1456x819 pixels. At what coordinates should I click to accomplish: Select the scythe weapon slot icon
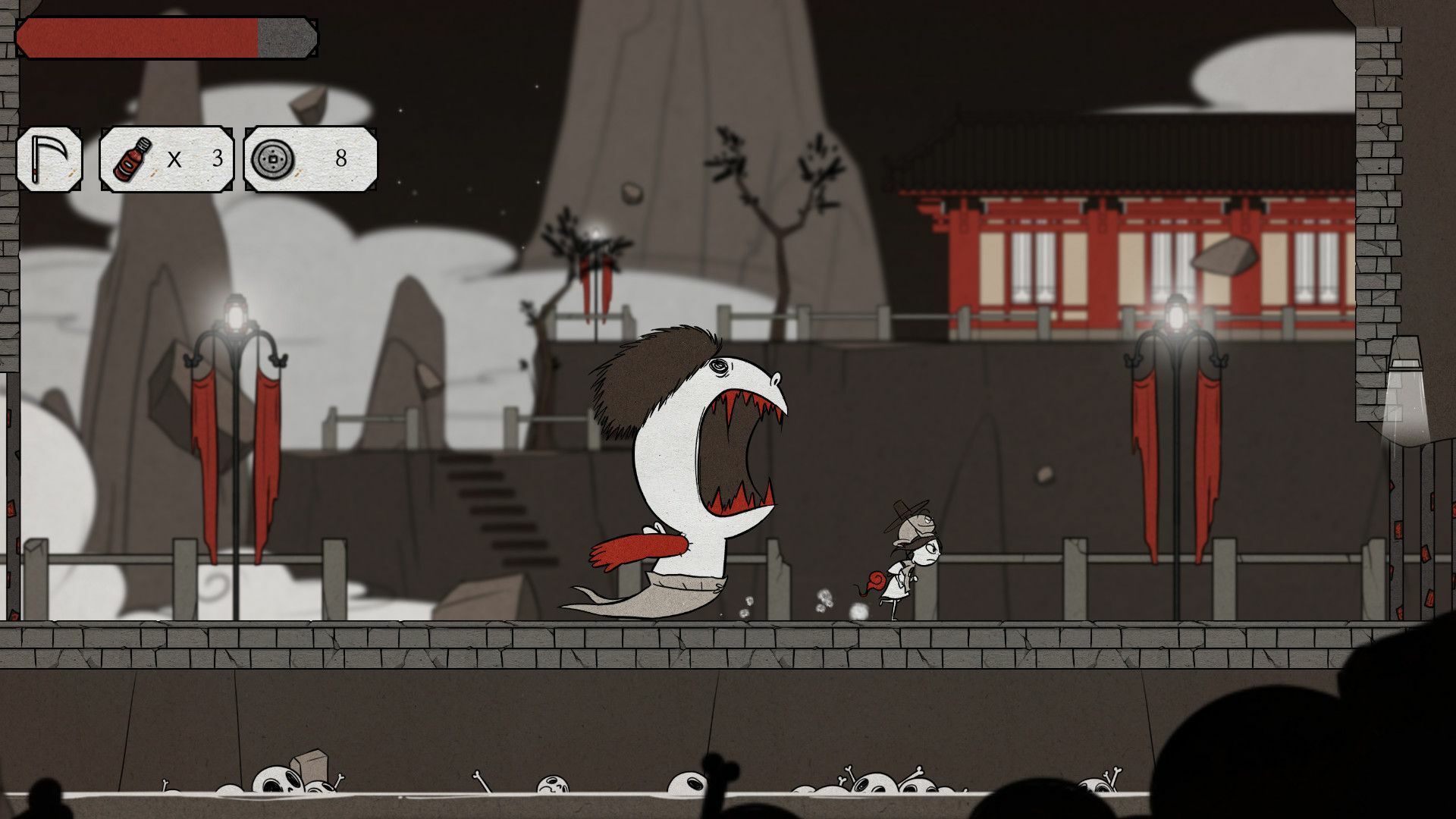[x=48, y=159]
